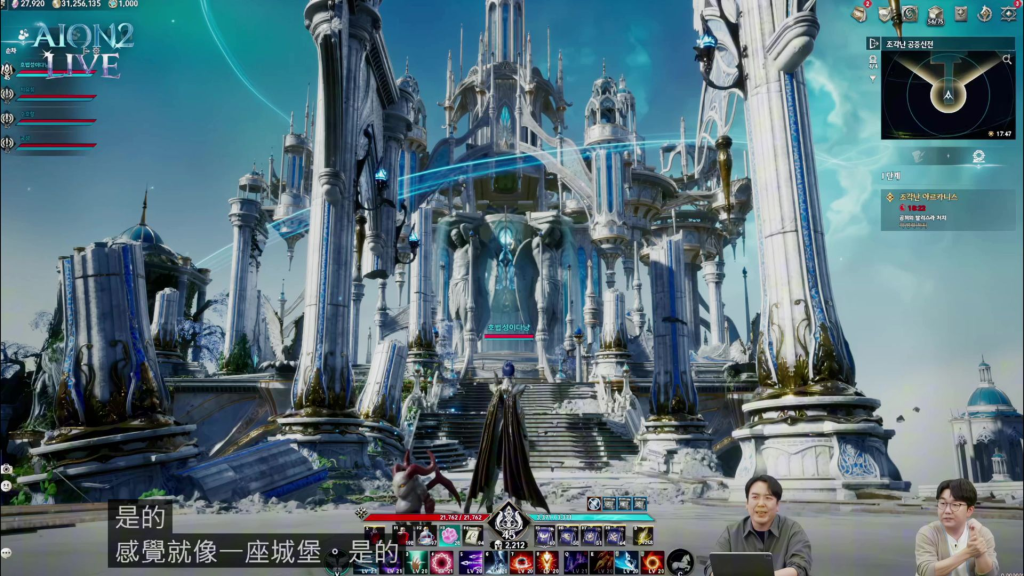The width and height of the screenshot is (1024, 576).
Task: Open the minimap of the shattered sky temple
Action: point(947,96)
